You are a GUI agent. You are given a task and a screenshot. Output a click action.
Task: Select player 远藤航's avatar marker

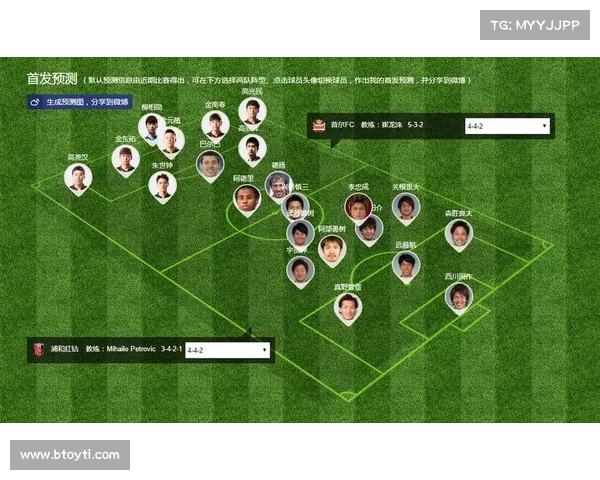point(405,265)
